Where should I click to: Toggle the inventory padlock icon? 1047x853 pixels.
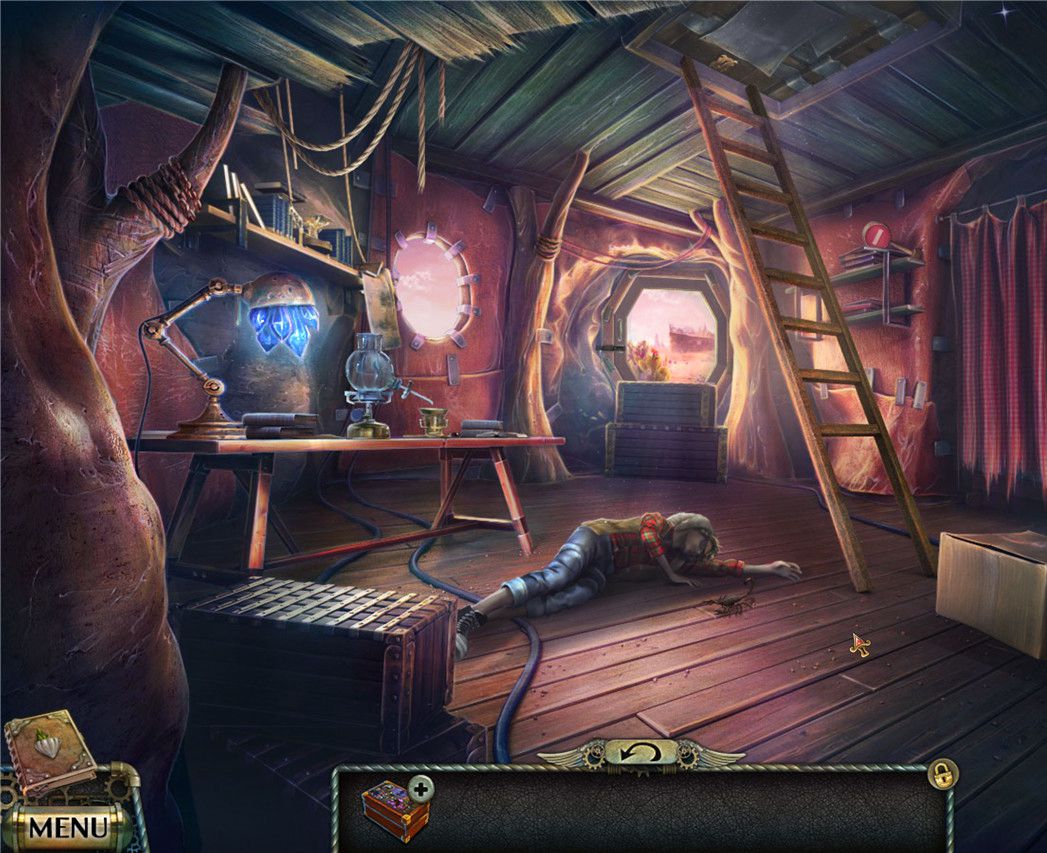click(942, 772)
